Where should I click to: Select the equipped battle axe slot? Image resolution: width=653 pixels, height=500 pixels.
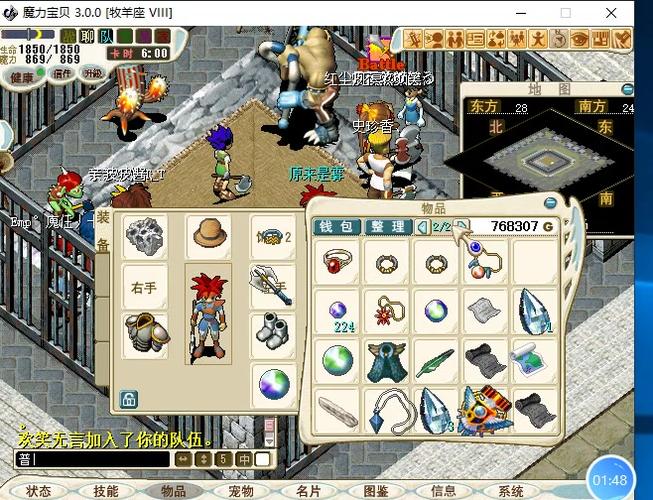[x=270, y=285]
